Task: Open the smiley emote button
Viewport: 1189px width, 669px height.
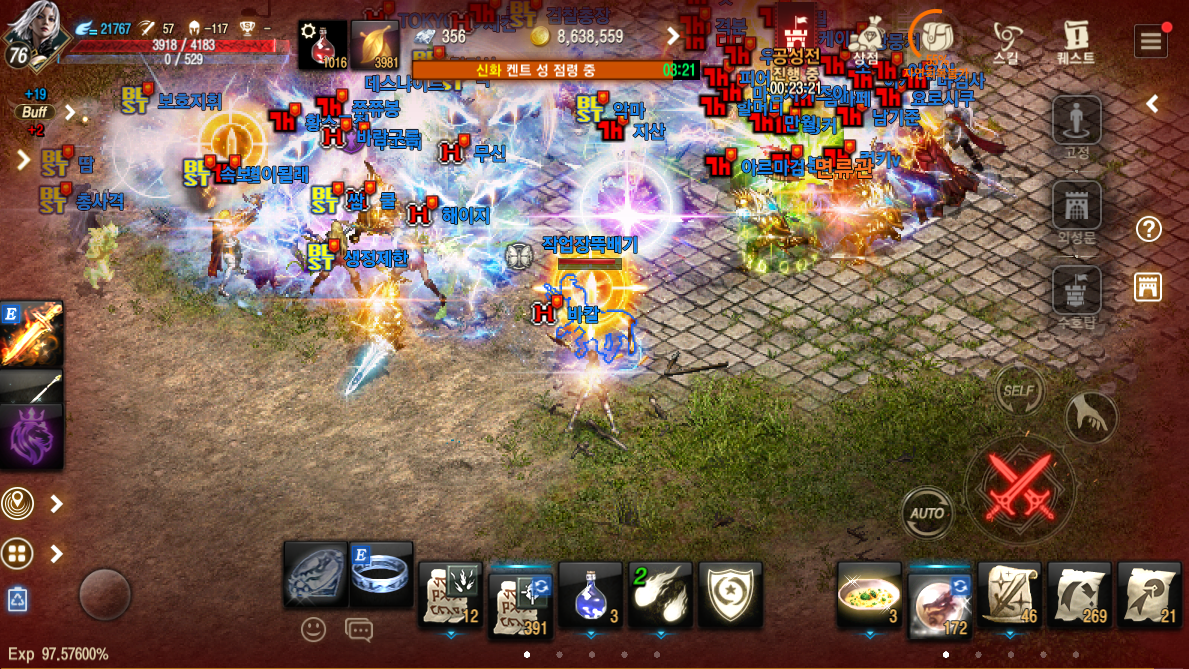Action: click(x=314, y=629)
